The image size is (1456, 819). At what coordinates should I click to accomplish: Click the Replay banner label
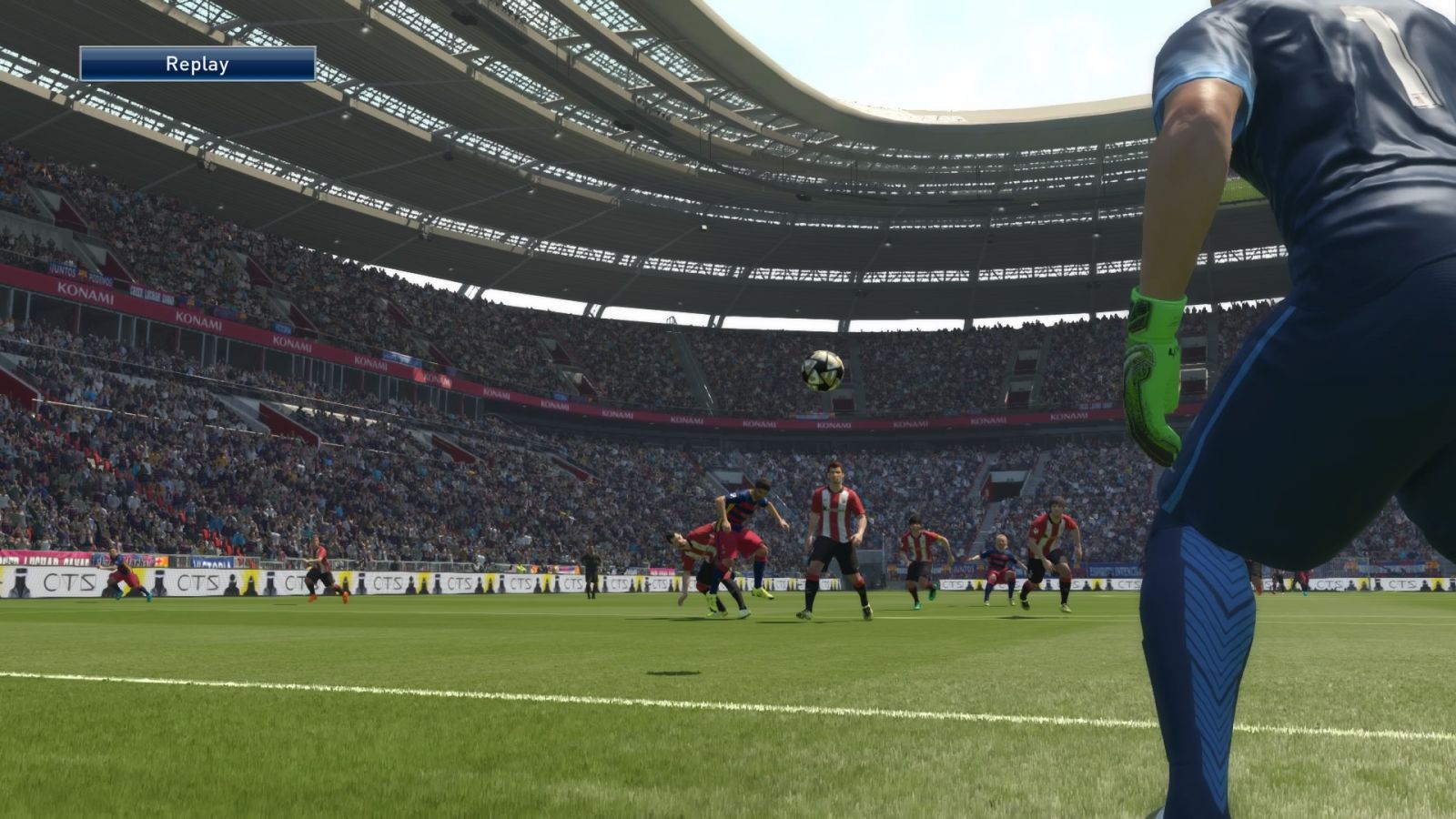[x=197, y=65]
